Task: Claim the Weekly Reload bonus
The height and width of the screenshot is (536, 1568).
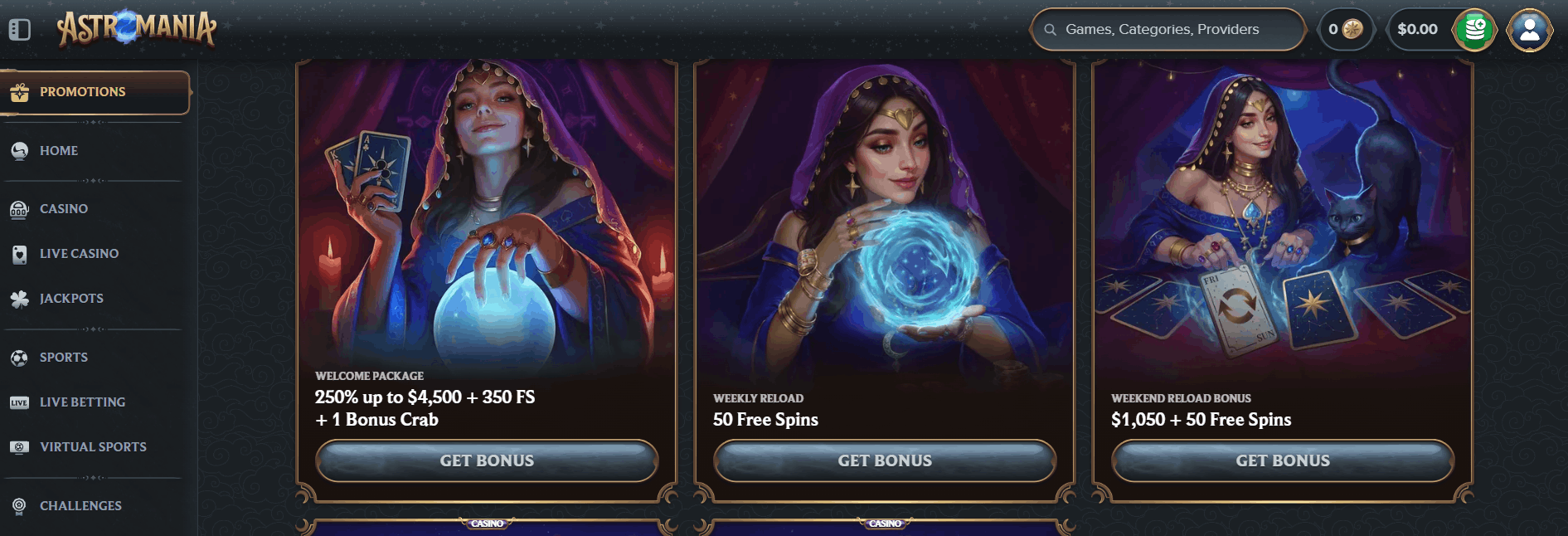Action: click(x=885, y=461)
